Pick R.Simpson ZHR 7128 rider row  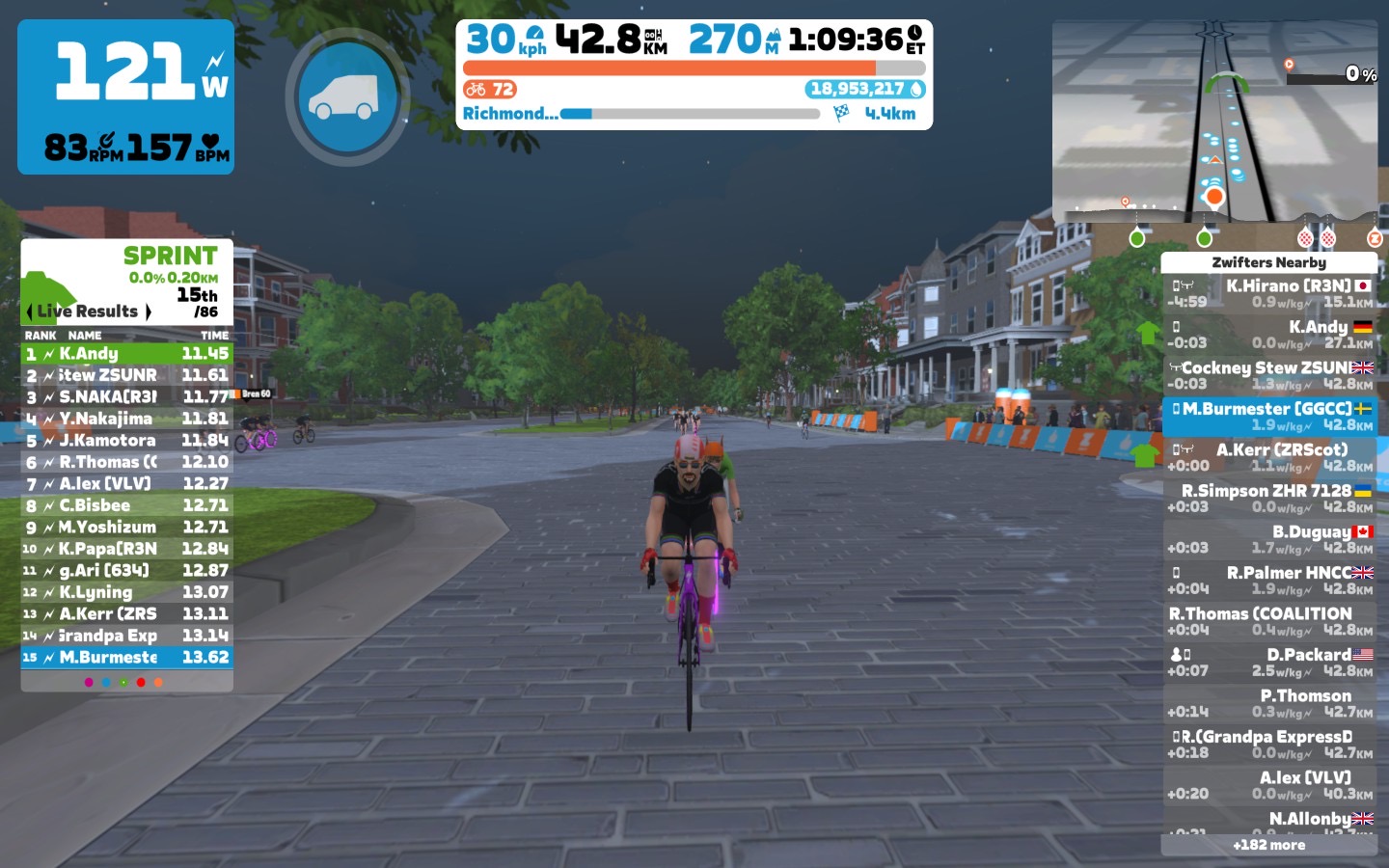pyautogui.click(x=1268, y=498)
